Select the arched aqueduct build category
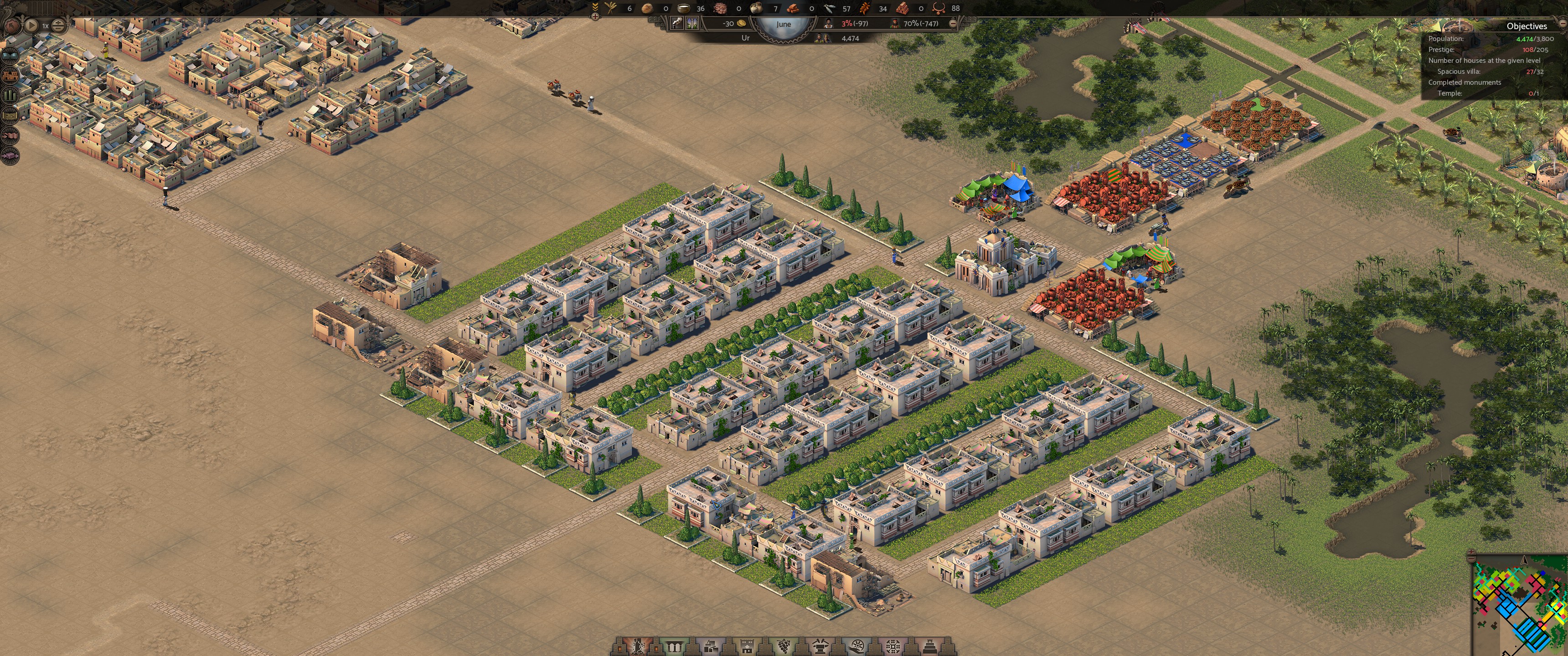 pyautogui.click(x=674, y=647)
